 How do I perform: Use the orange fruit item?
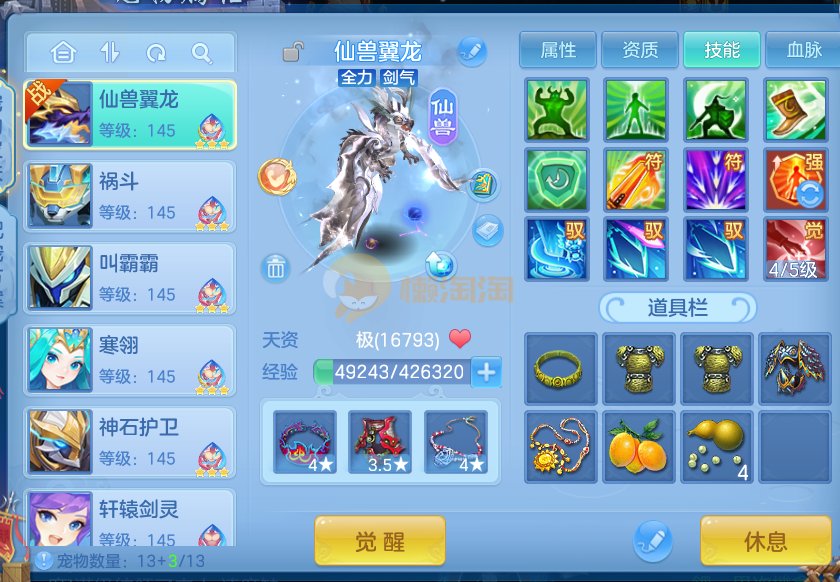click(638, 446)
